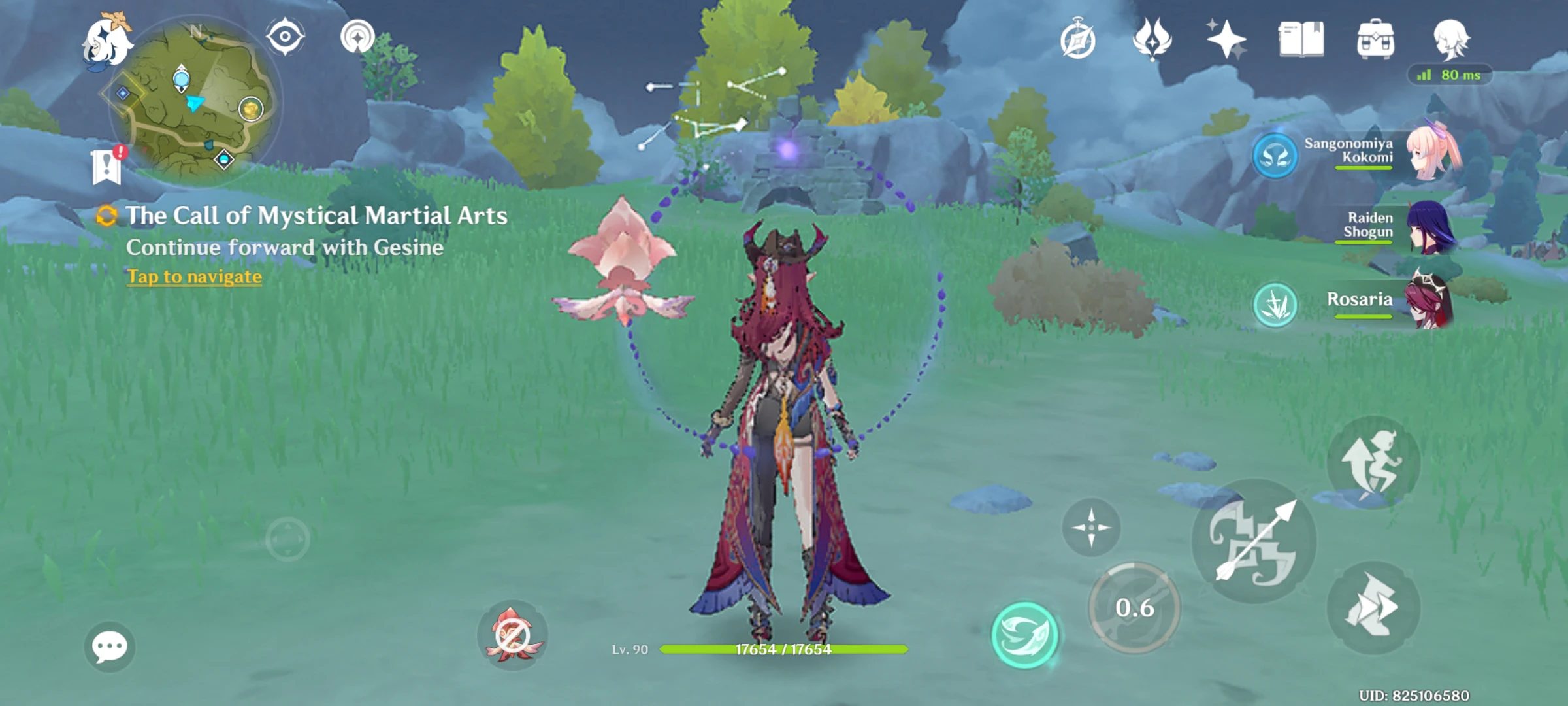Open the character screen icon
Image resolution: width=1568 pixels, height=706 pixels.
pyautogui.click(x=1450, y=39)
